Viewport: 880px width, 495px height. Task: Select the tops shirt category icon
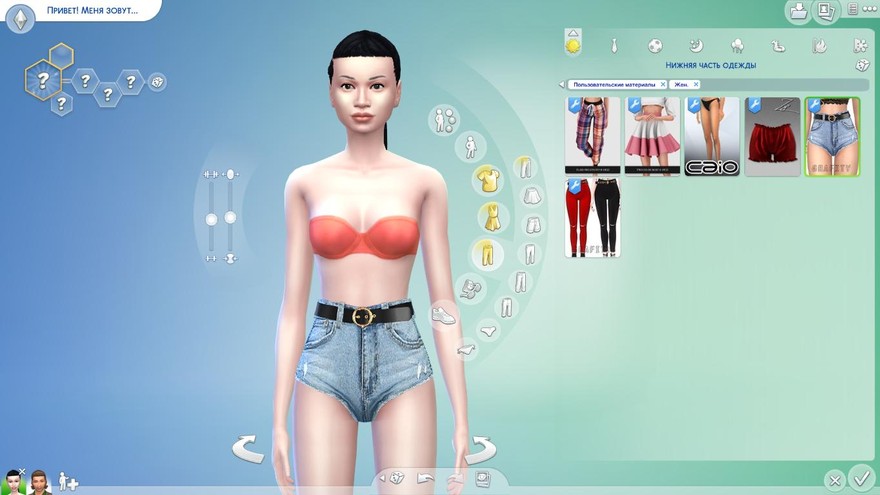(x=487, y=180)
